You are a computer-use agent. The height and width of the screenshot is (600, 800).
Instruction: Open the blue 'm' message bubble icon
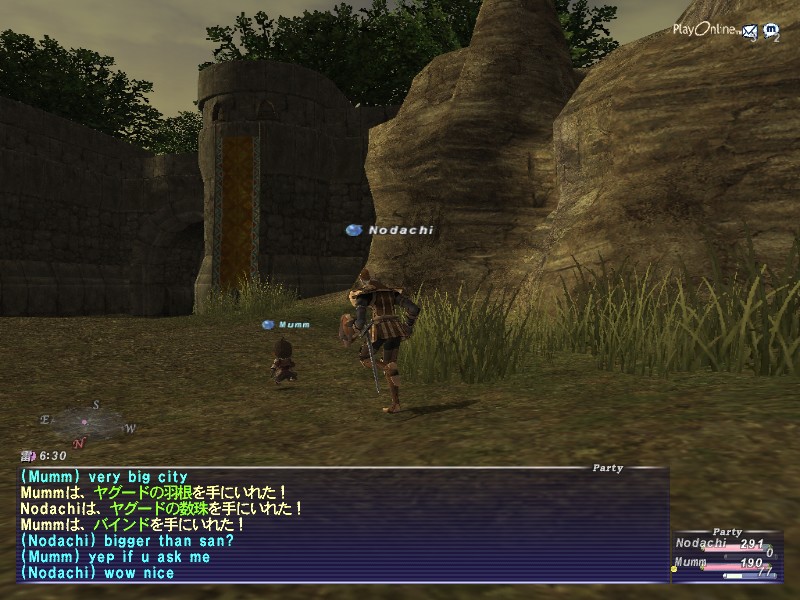pyautogui.click(x=770, y=32)
